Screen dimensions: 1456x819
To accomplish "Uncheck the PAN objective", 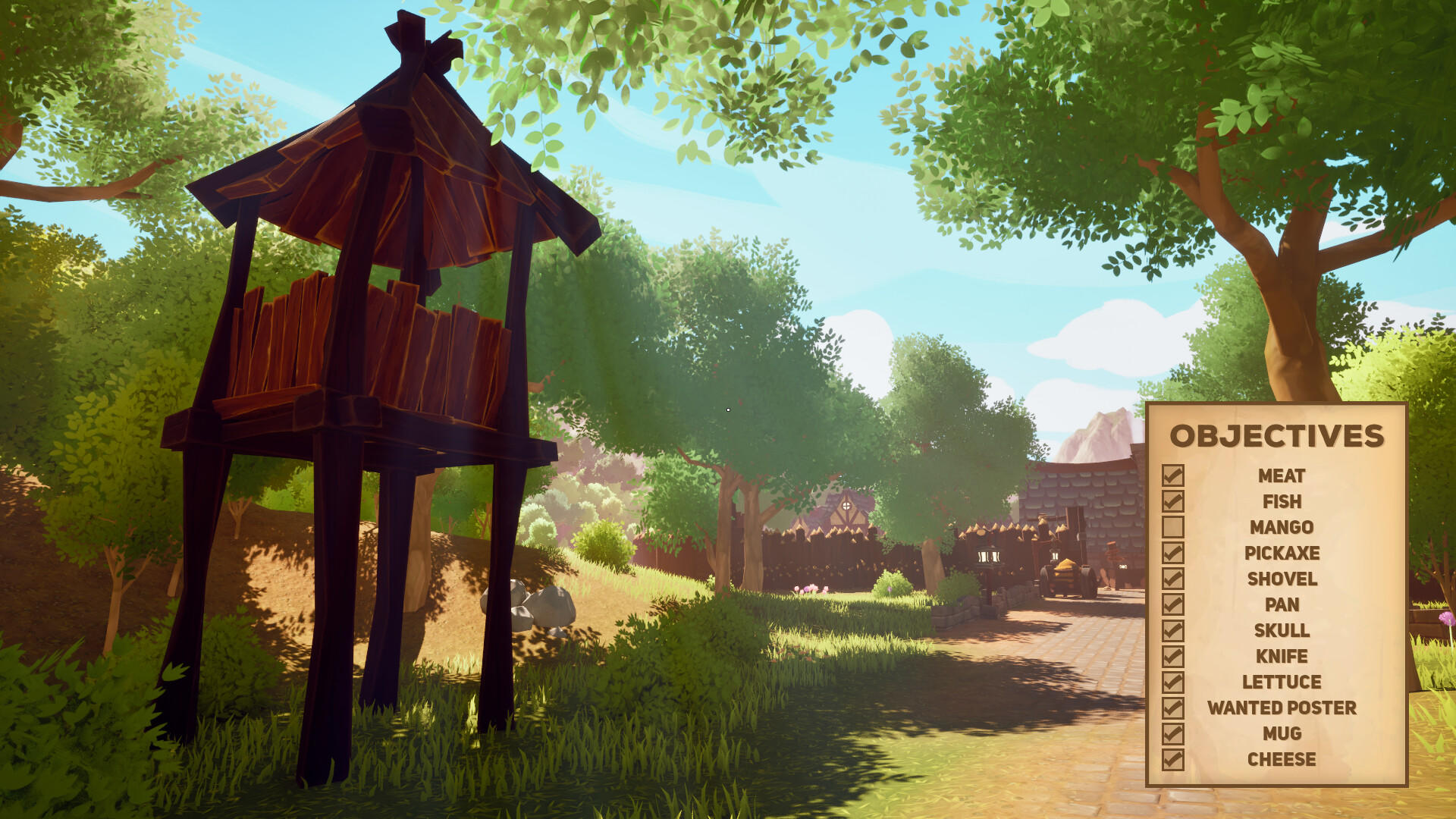I will coord(1174,604).
